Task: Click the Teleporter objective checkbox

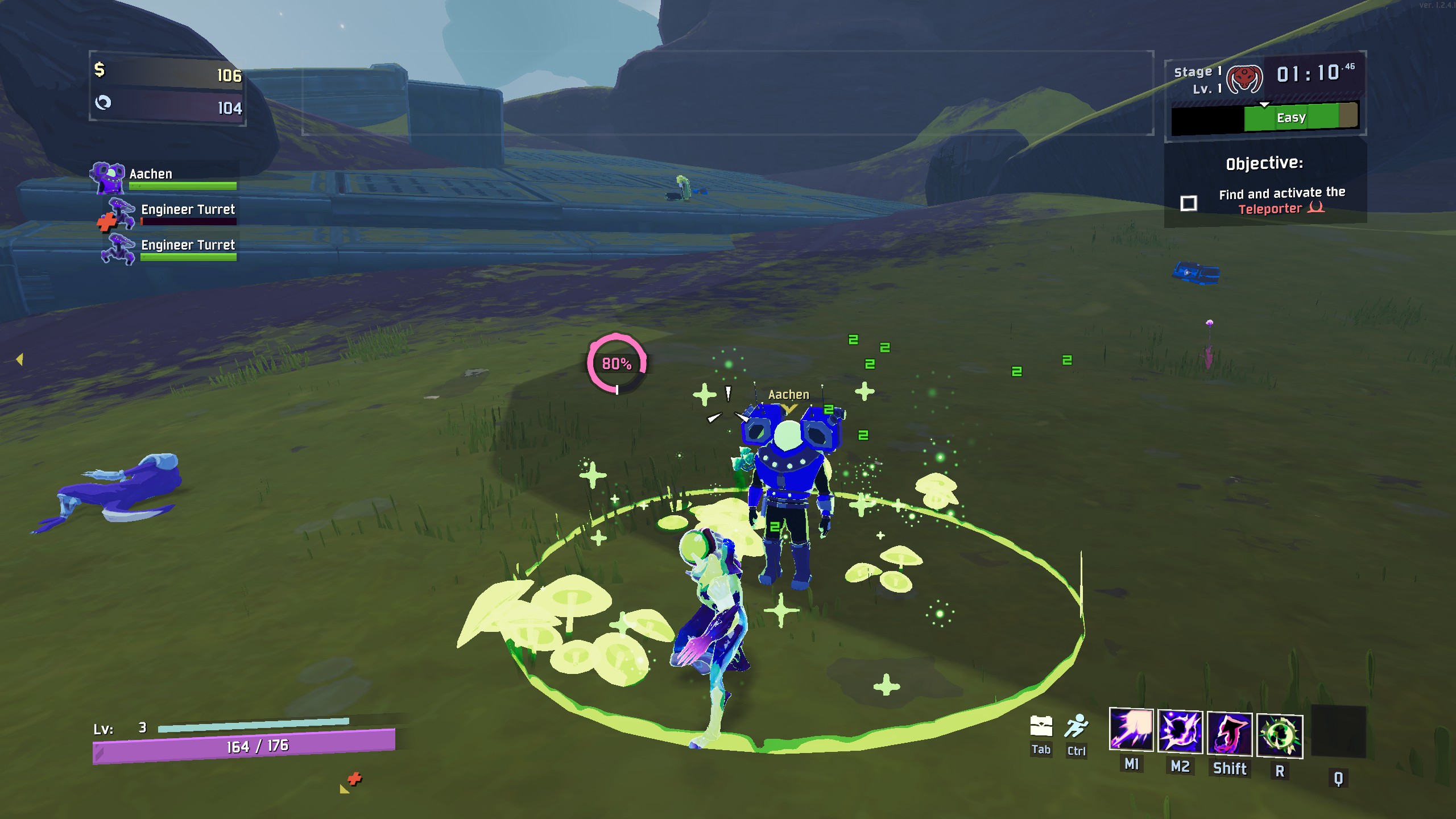Action: 1189,203
